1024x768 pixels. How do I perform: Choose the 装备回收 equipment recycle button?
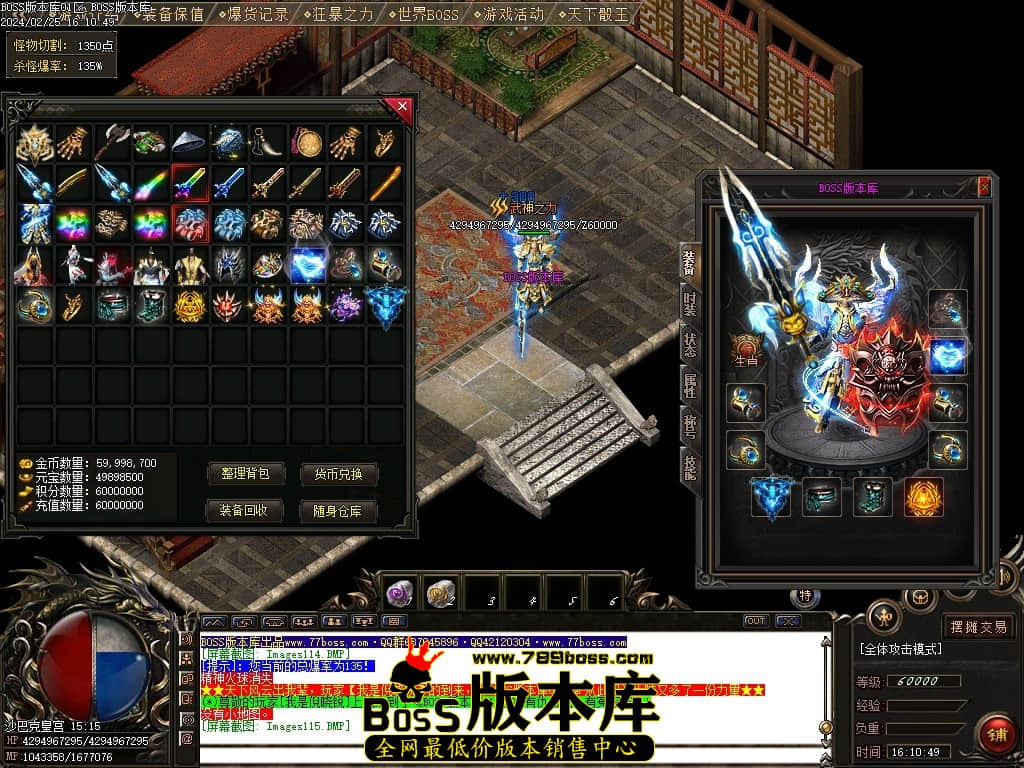(245, 511)
